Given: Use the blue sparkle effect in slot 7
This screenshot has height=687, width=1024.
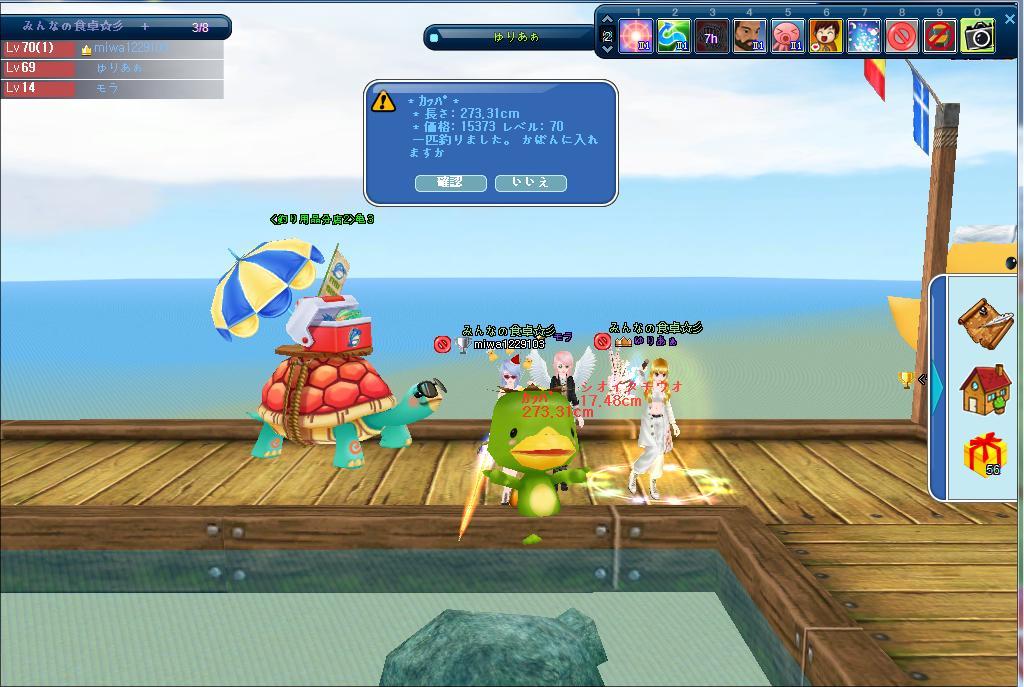Looking at the screenshot, I should [864, 37].
